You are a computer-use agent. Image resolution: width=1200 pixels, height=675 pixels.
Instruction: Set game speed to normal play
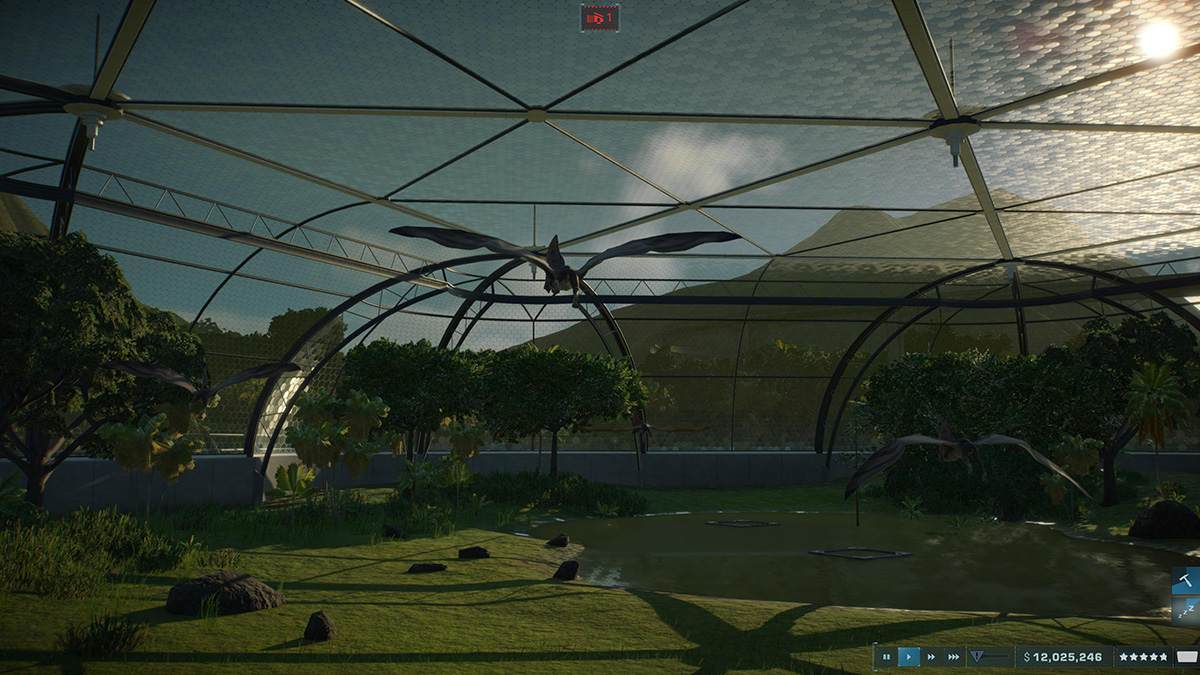[x=909, y=657]
